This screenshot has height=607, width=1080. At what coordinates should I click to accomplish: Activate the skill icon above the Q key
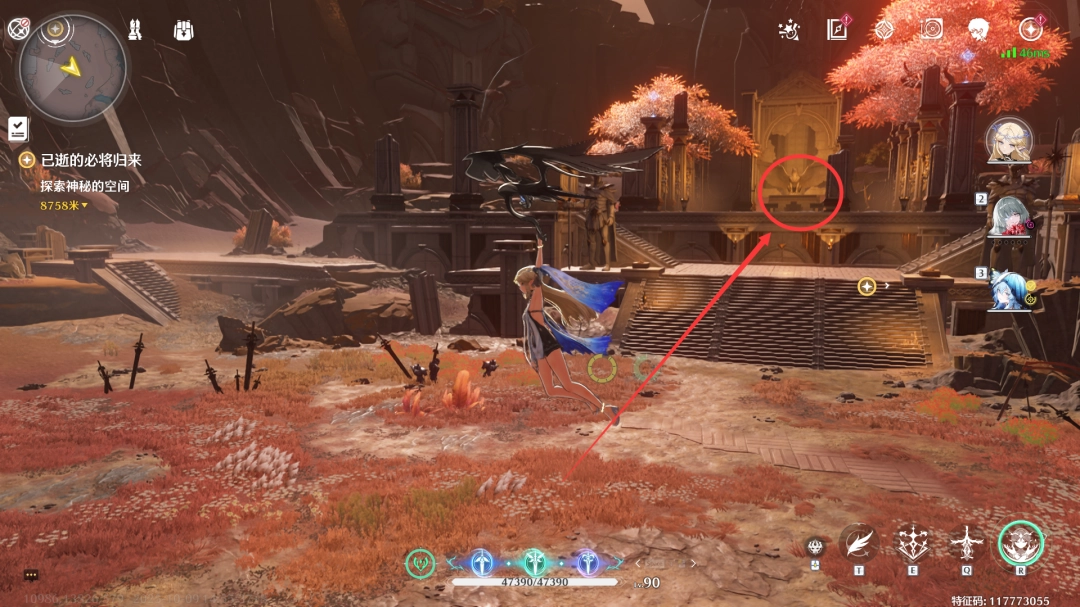[x=967, y=543]
